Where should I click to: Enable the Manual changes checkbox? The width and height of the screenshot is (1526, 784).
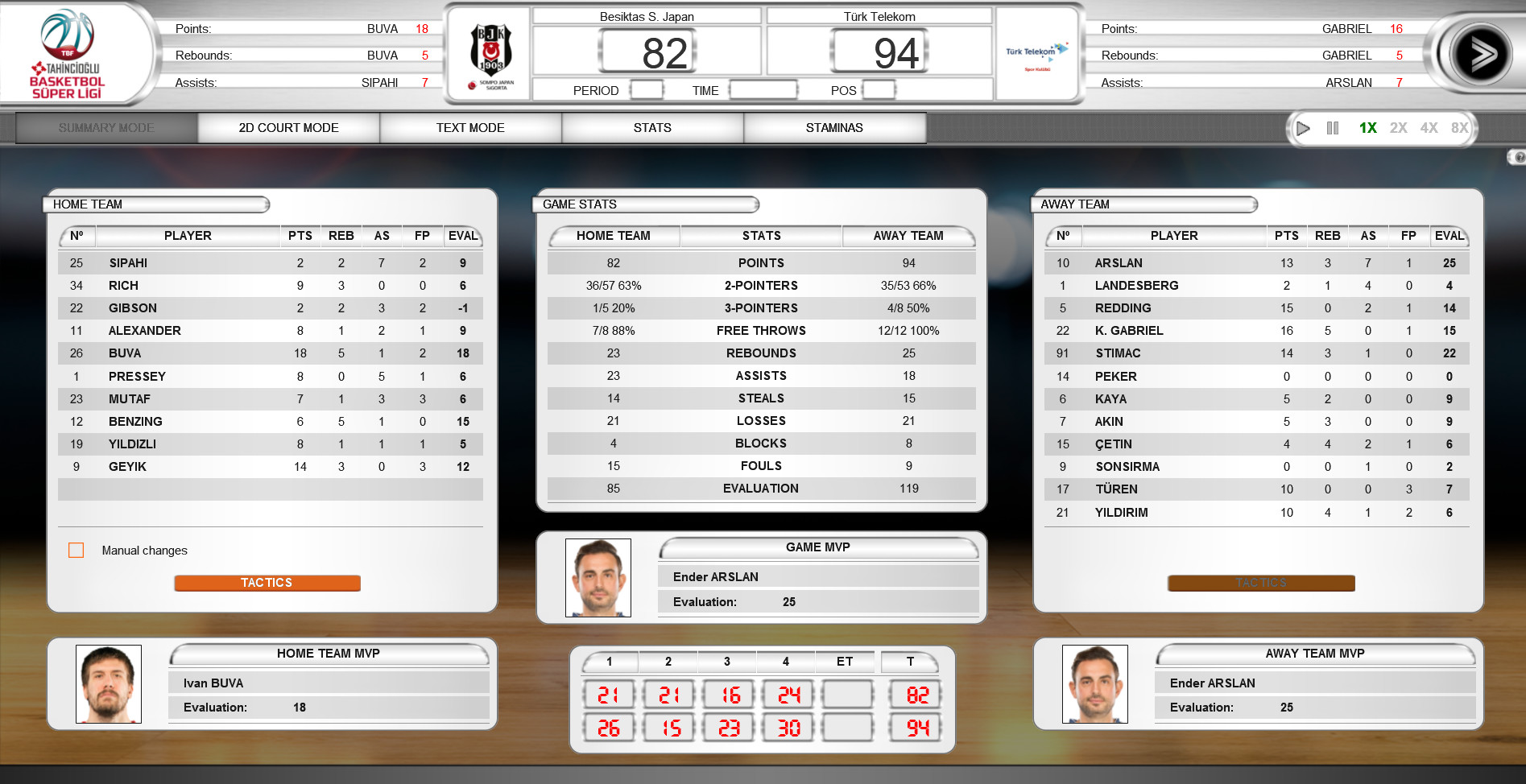77,550
